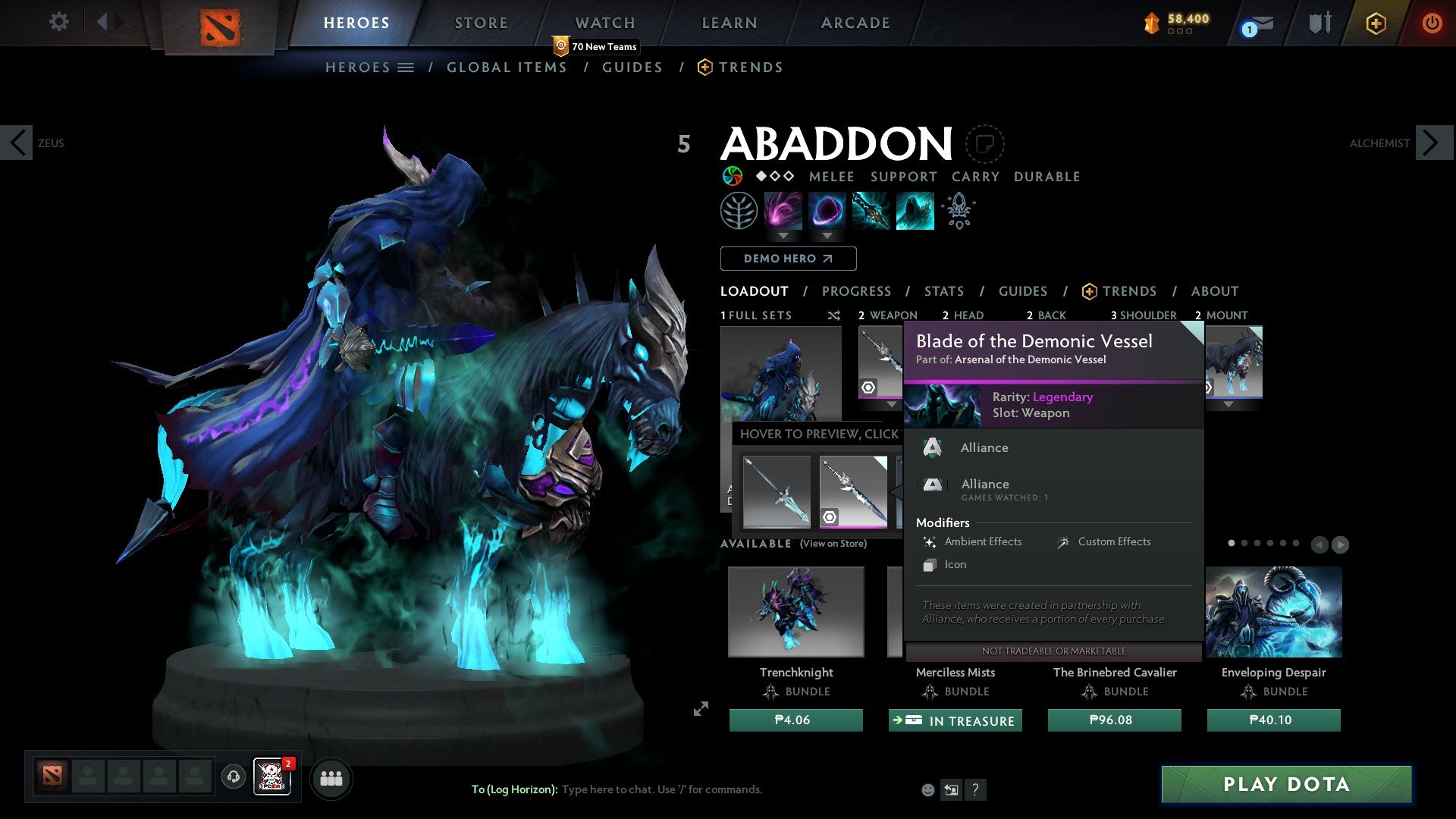The image size is (1456, 819).
Task: Select the Trenchknight bundle thumbnail
Action: coord(796,611)
